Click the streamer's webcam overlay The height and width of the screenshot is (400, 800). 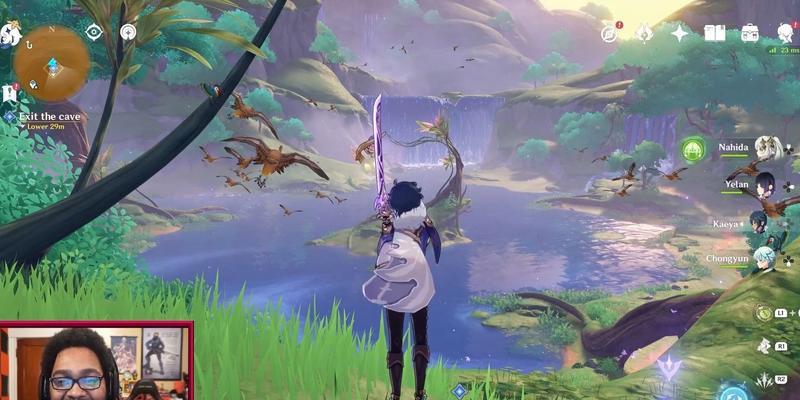click(x=96, y=360)
